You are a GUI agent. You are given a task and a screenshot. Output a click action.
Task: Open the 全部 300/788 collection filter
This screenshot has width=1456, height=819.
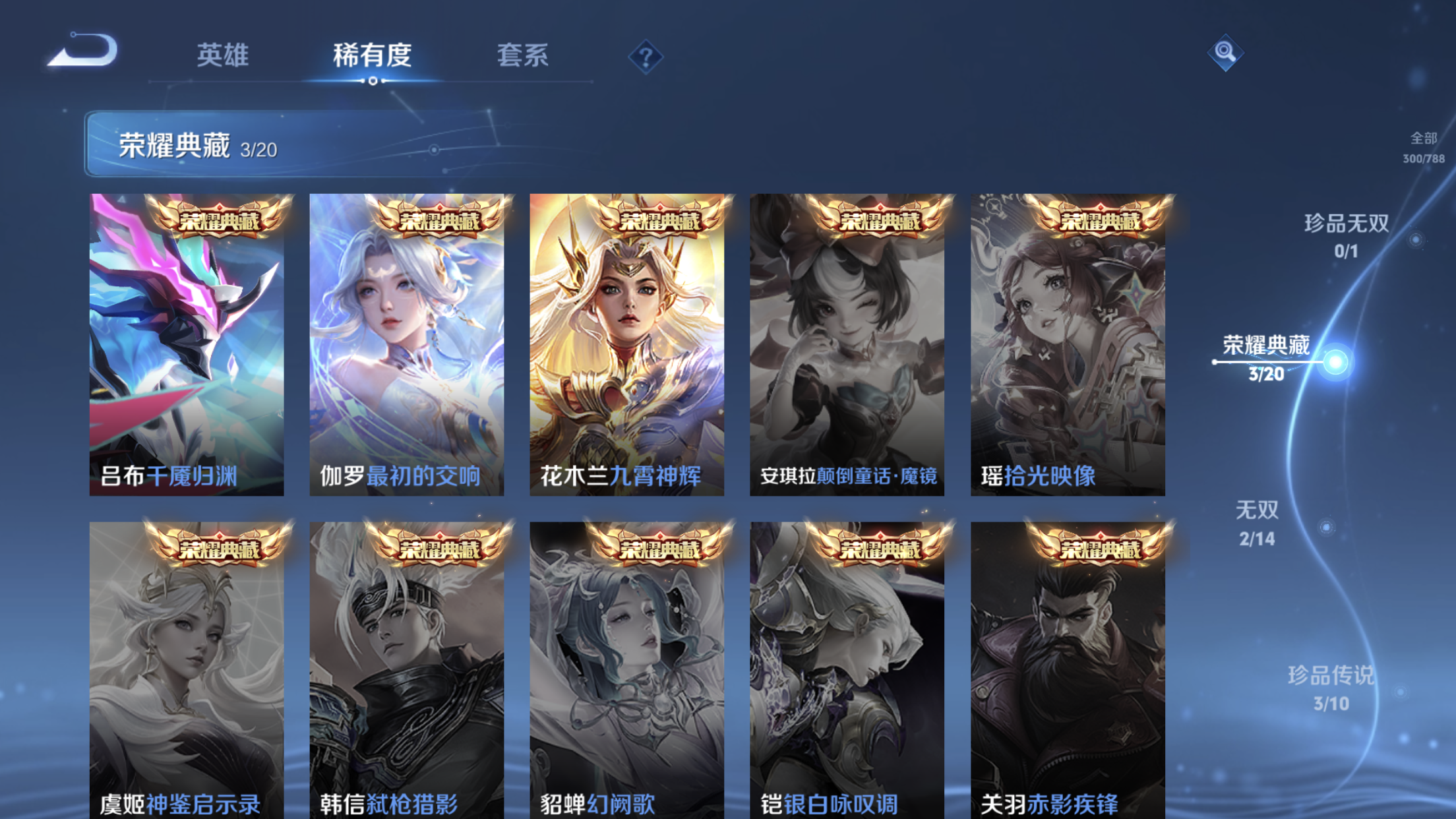tap(1426, 148)
